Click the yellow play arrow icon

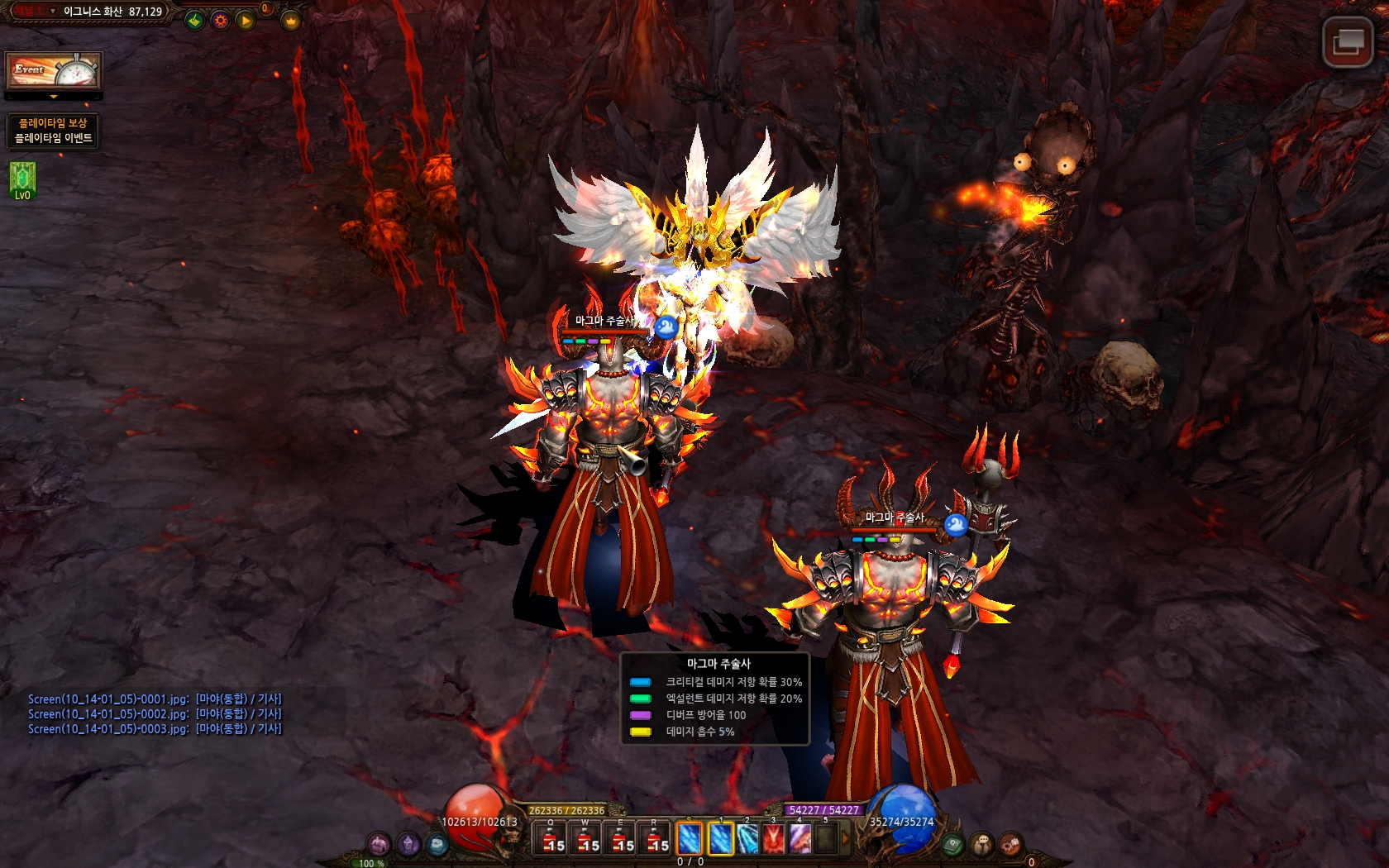pos(246,20)
